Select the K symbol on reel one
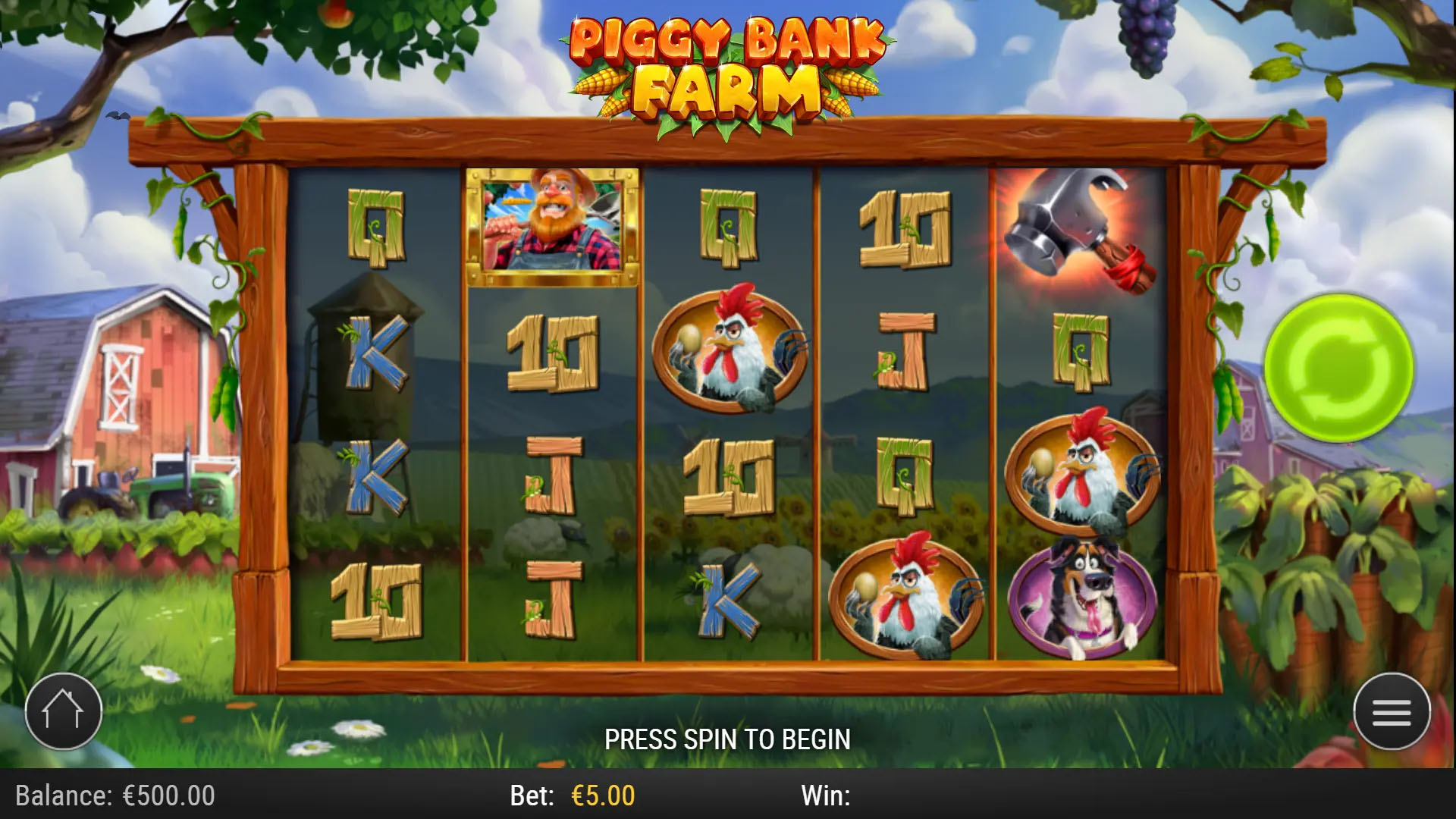This screenshot has width=1456, height=819. click(x=379, y=353)
